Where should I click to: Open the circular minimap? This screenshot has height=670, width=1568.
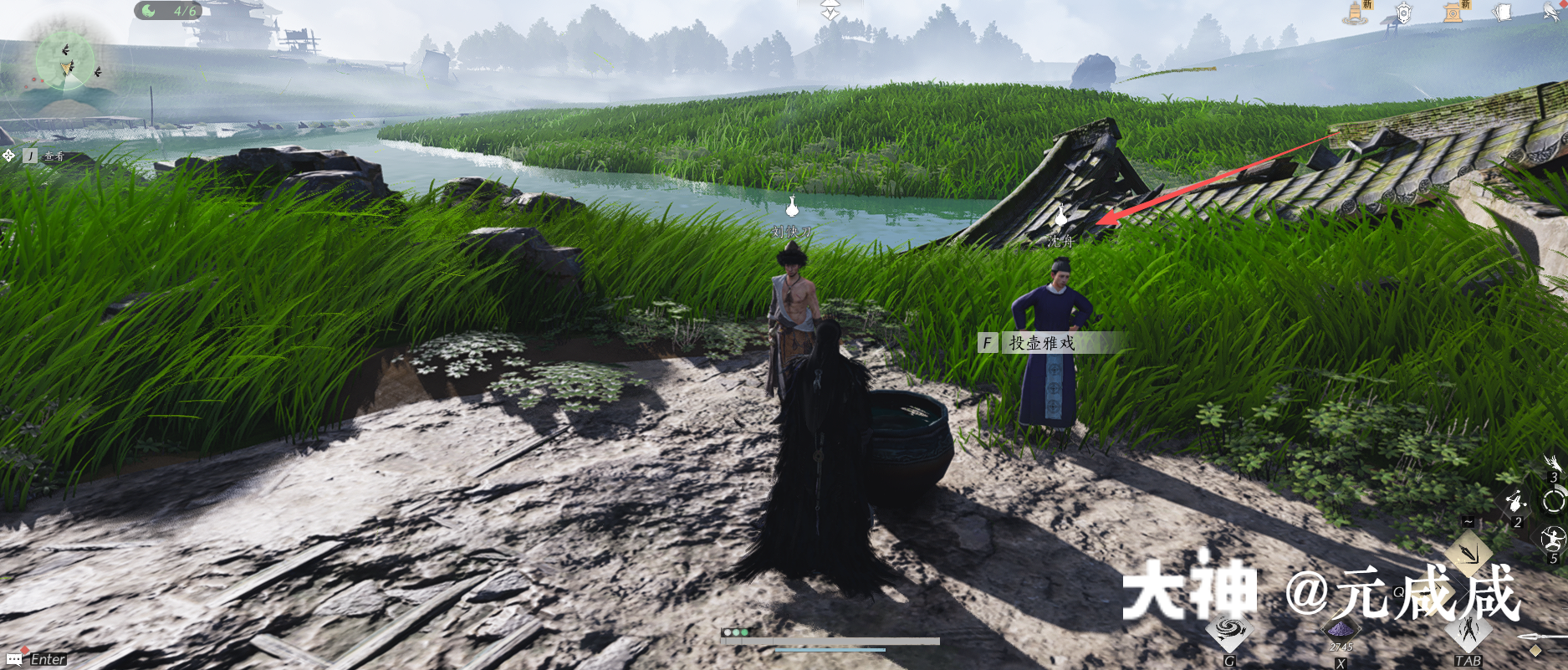(64, 60)
